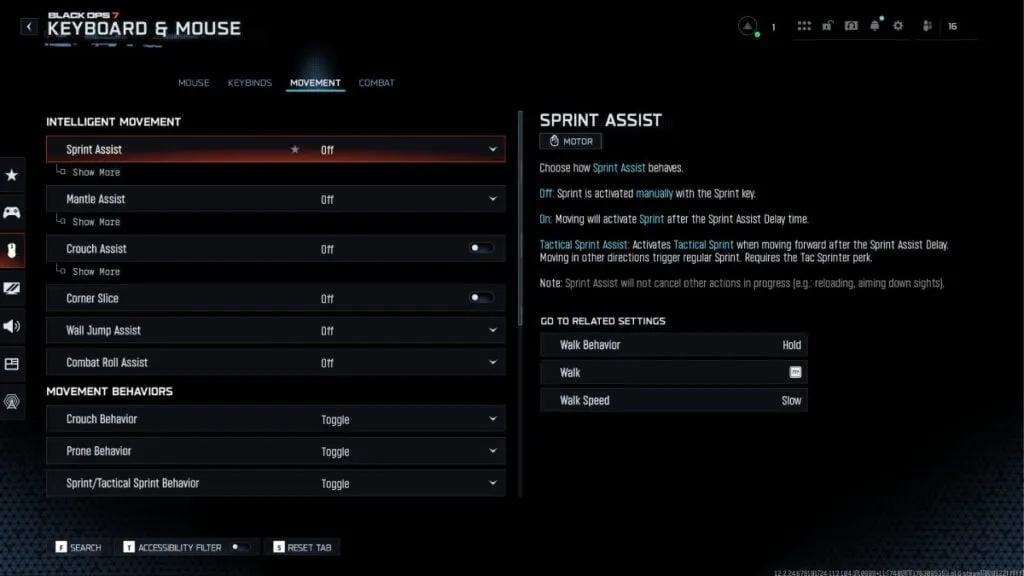Open the Keybinds tab
Screen dimensions: 1024x576
pyautogui.click(x=249, y=83)
